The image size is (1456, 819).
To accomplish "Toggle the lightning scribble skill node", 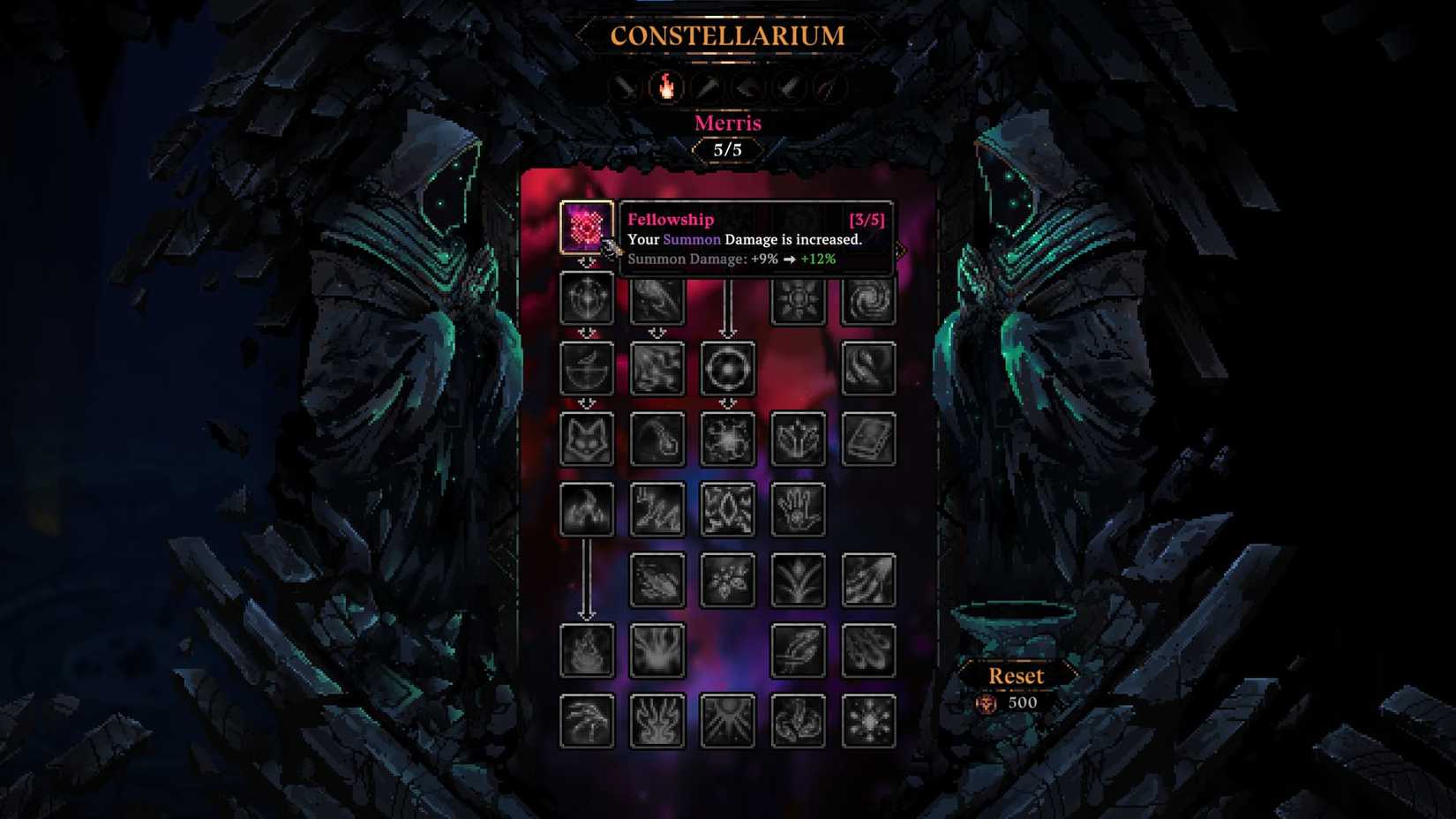I will pos(657,509).
